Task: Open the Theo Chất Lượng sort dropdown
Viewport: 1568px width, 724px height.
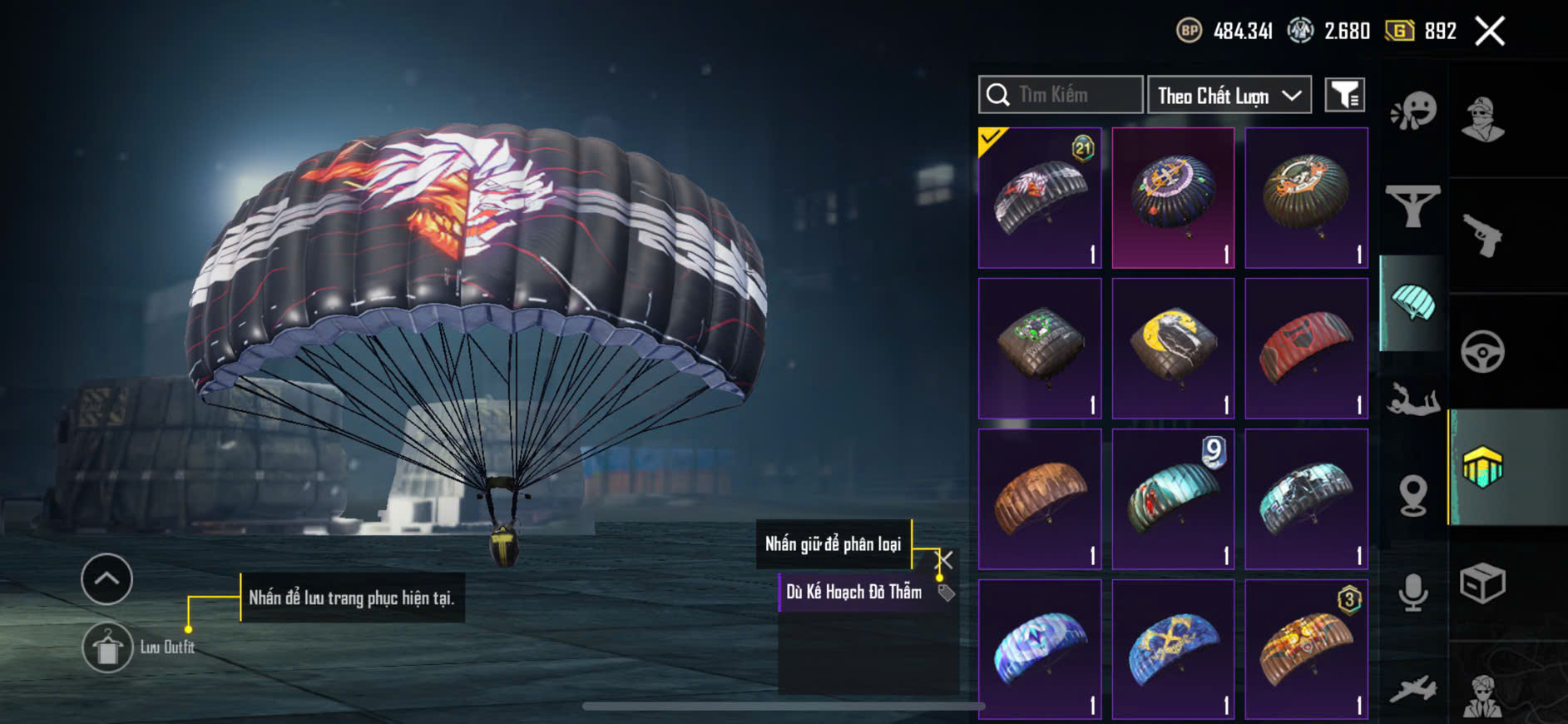Action: tap(1229, 96)
